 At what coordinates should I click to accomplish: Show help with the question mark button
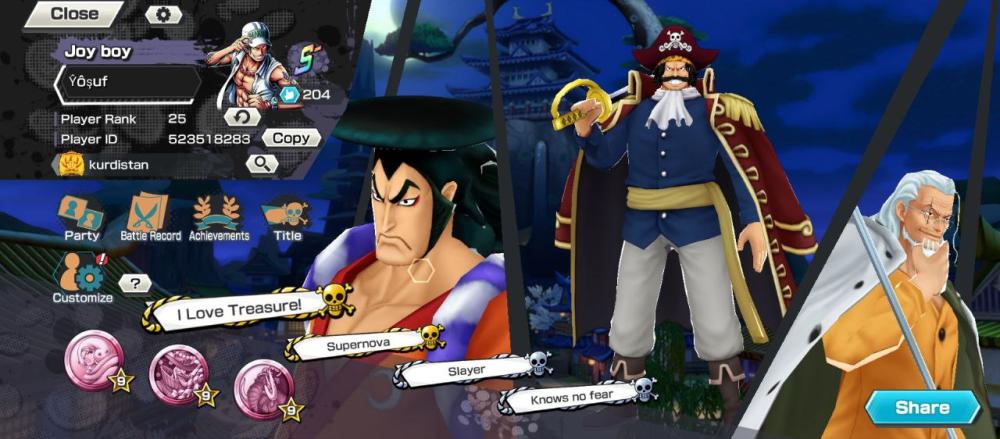[x=135, y=284]
